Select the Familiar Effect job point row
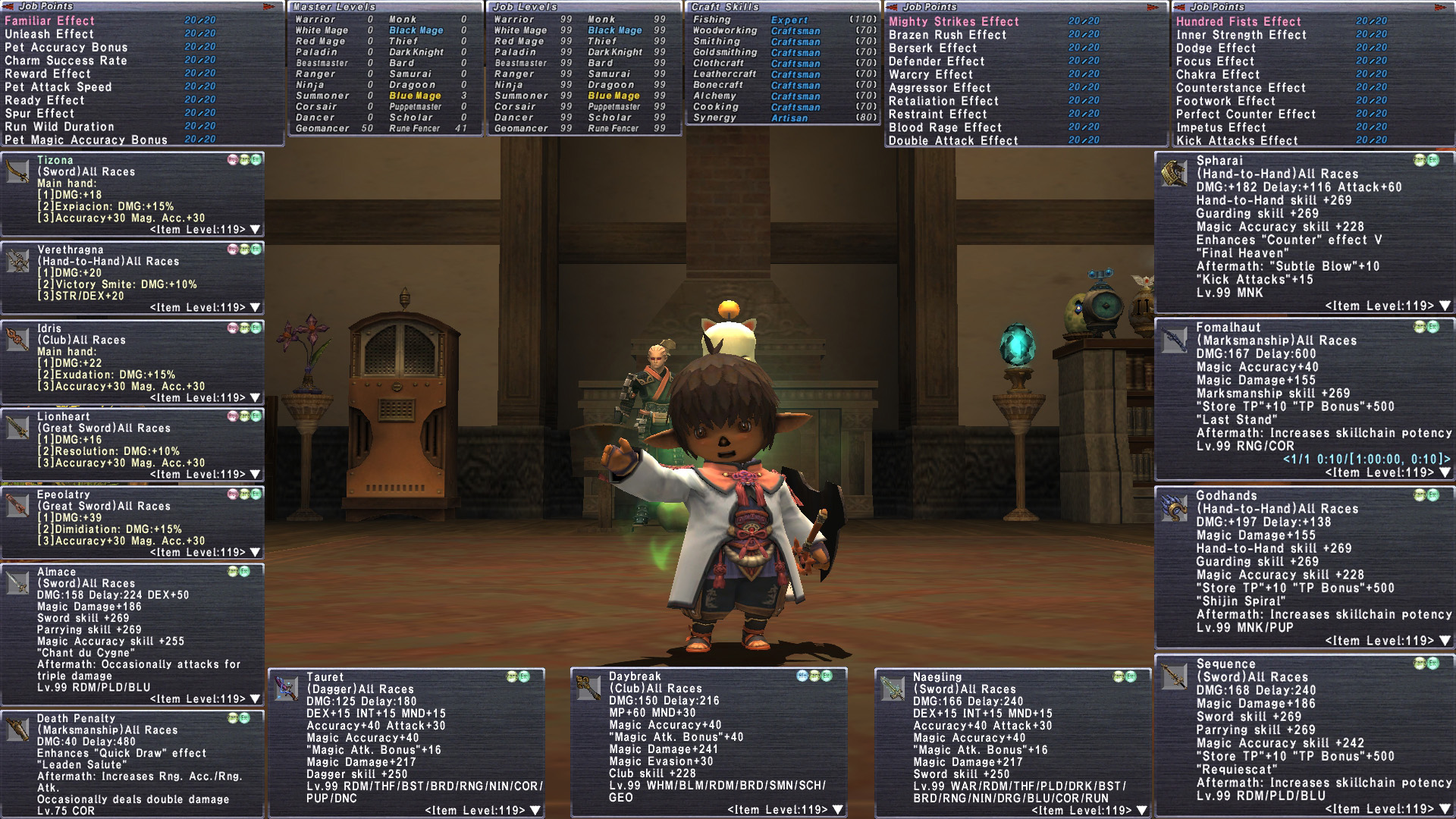Viewport: 1456px width, 819px height. tap(50, 20)
